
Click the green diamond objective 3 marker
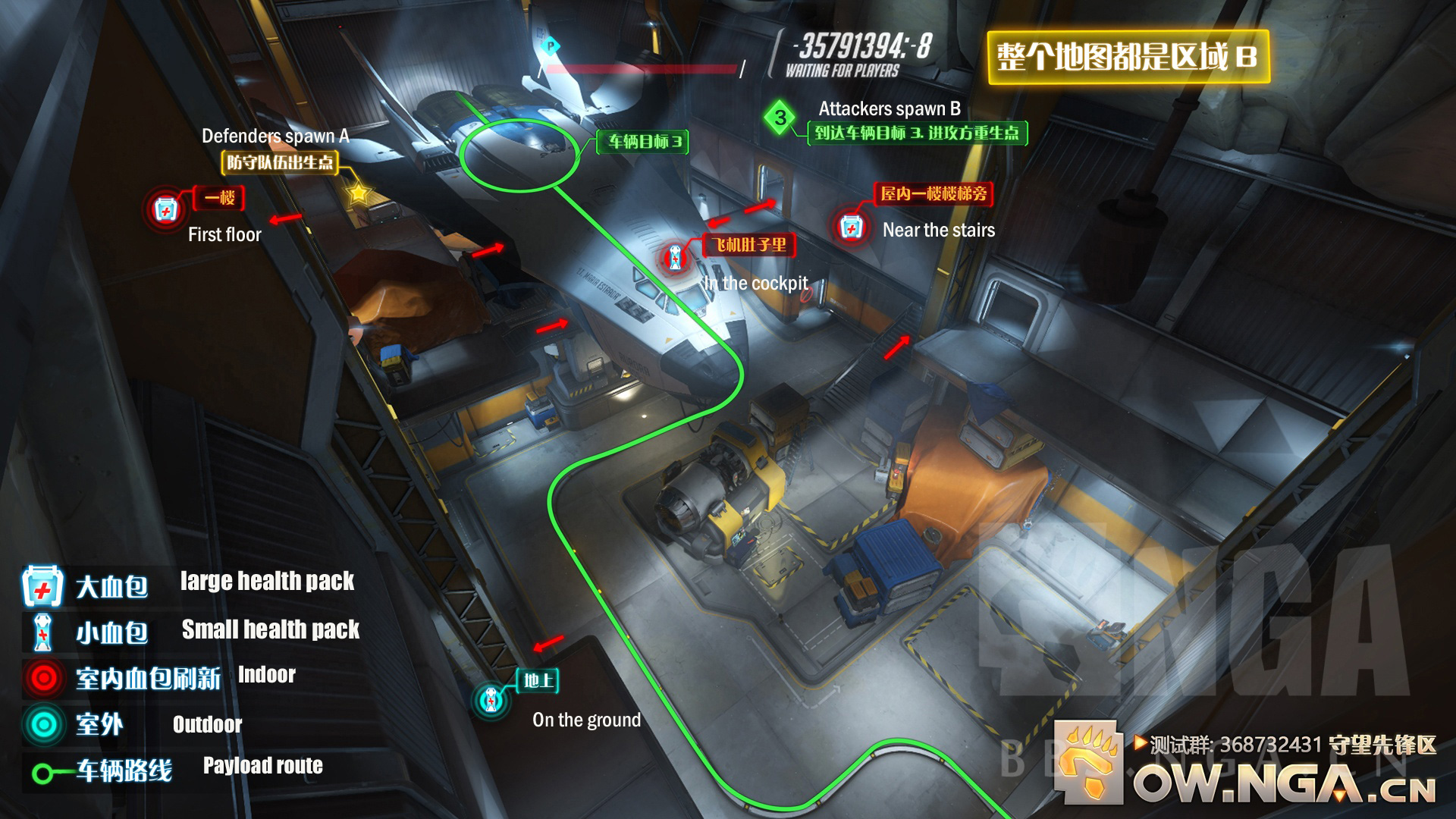pyautogui.click(x=780, y=118)
